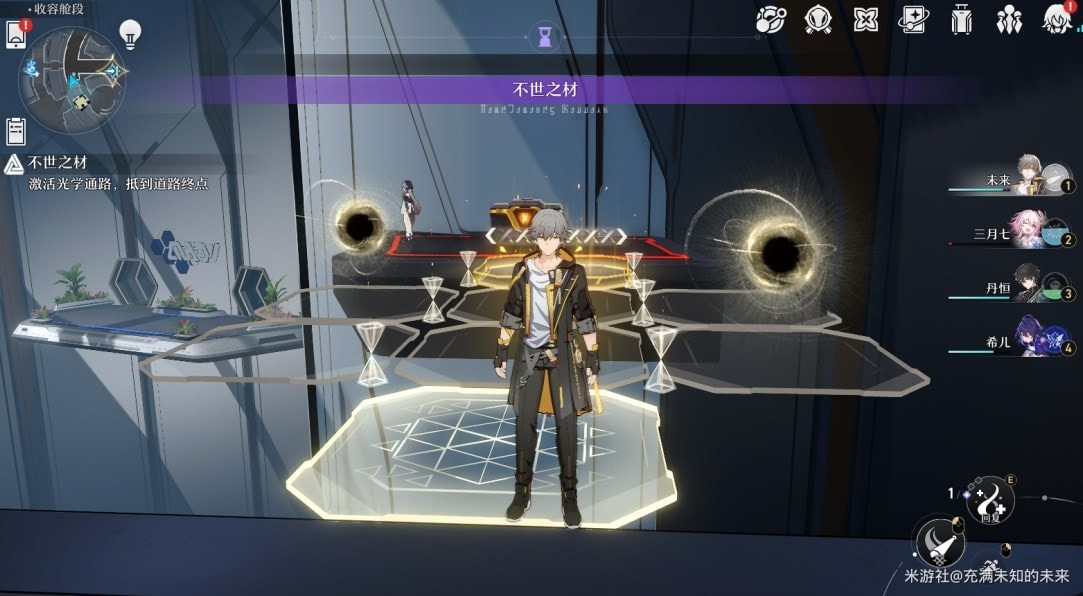The width and height of the screenshot is (1083, 596).
Task: Open the clipboard mission log icon
Action: [16, 131]
